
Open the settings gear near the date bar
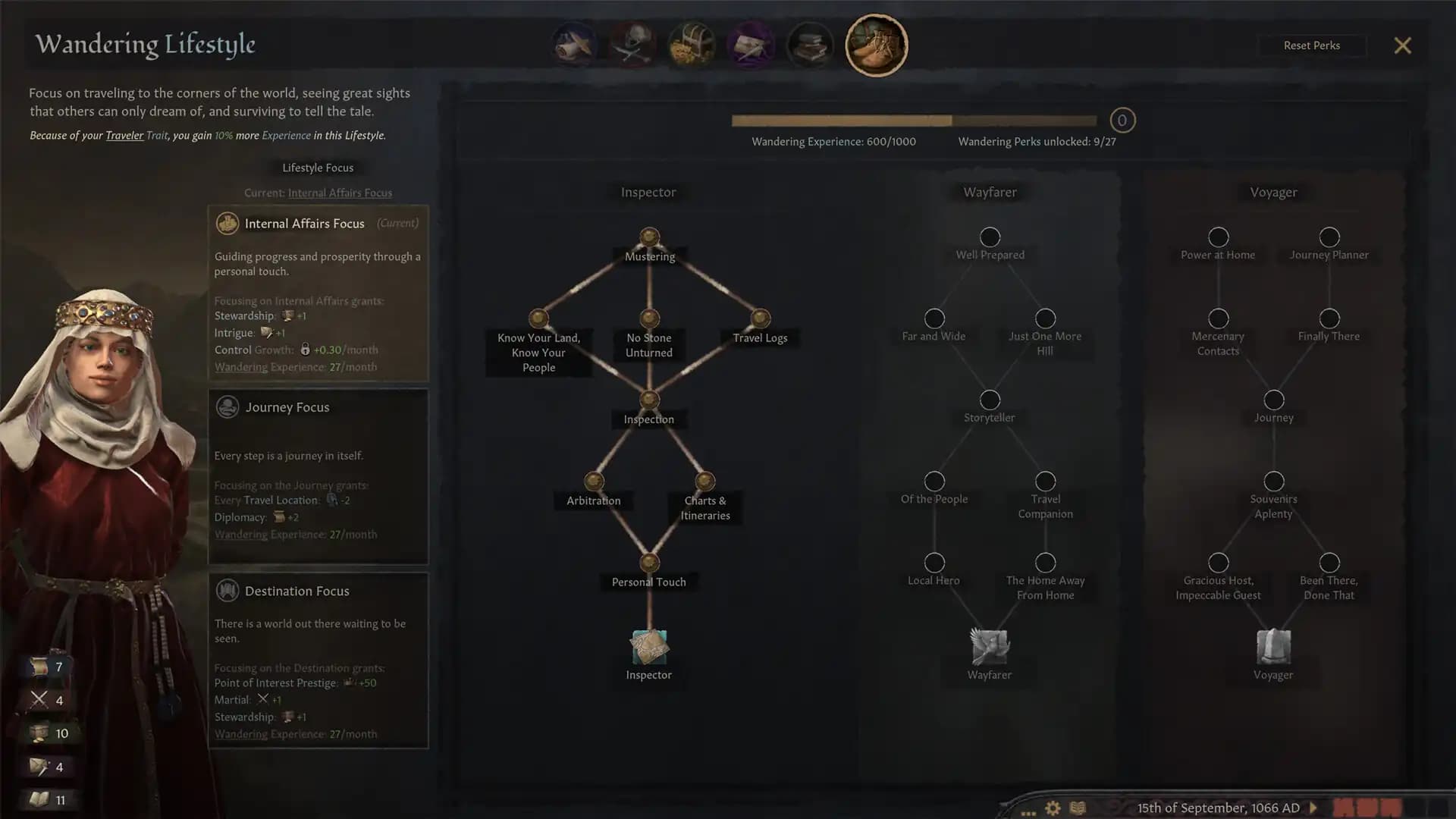pos(1053,808)
